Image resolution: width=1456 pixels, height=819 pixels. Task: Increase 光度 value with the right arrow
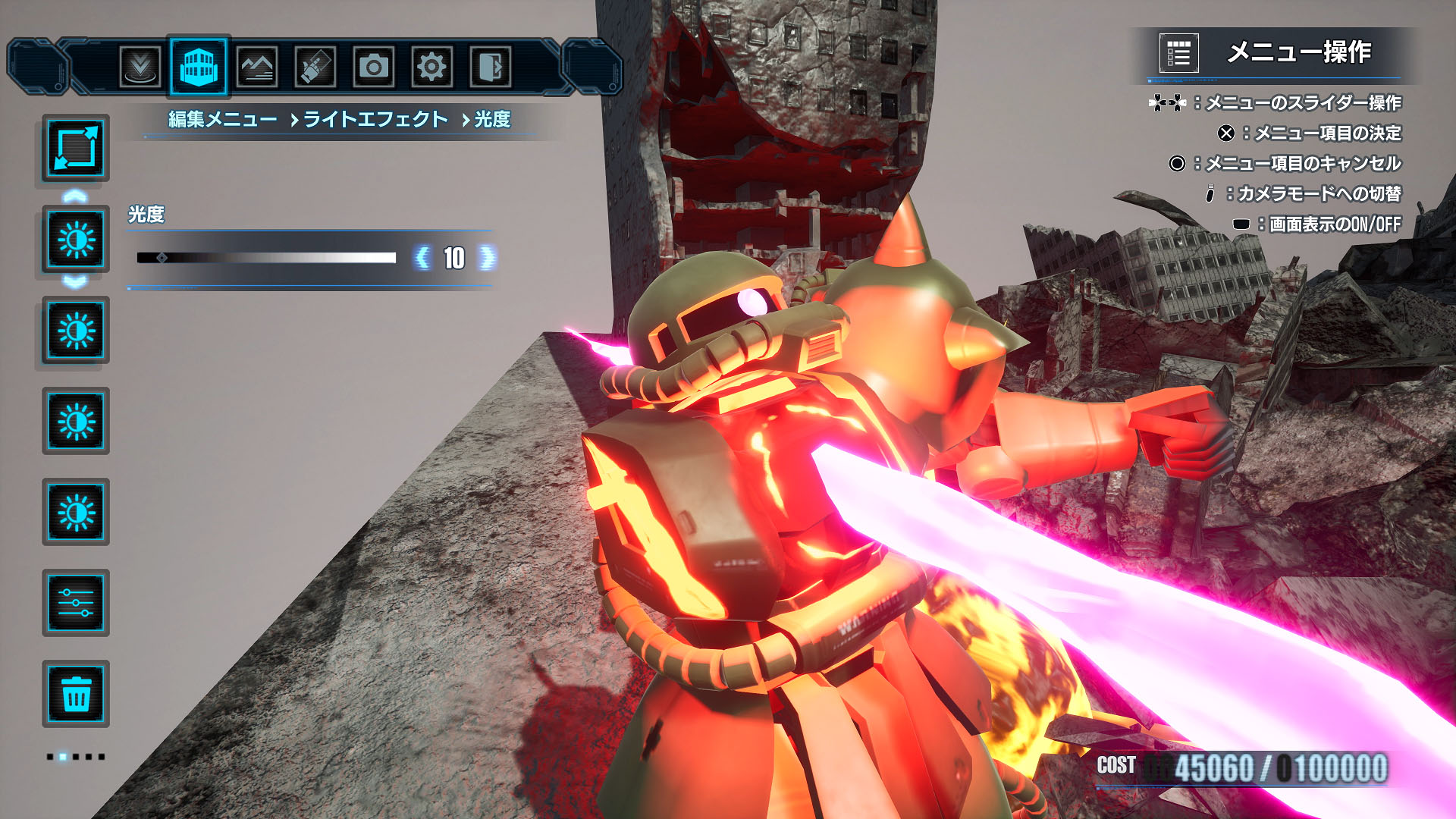(487, 258)
